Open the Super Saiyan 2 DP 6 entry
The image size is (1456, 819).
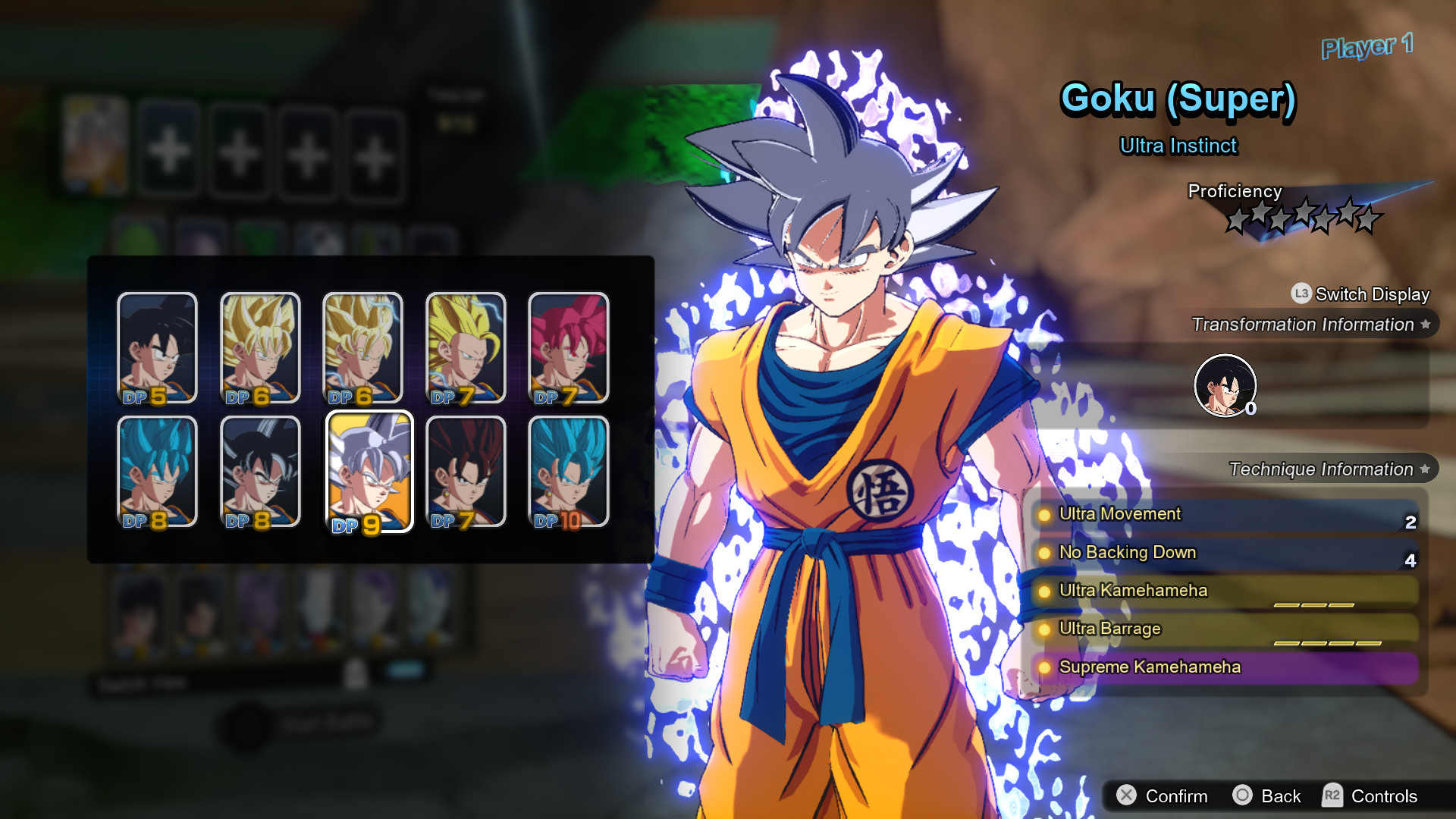(362, 347)
